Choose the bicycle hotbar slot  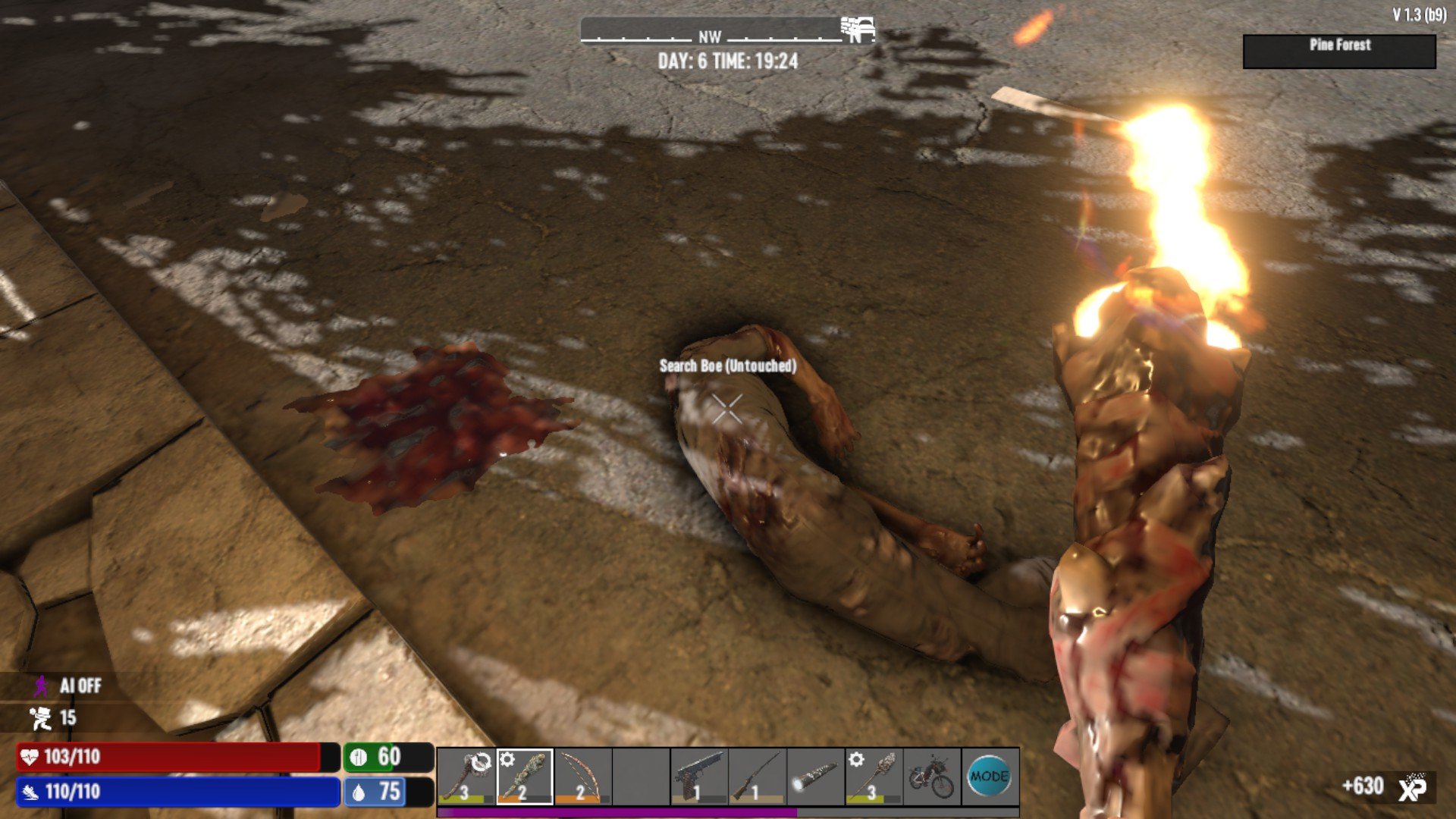tap(932, 776)
